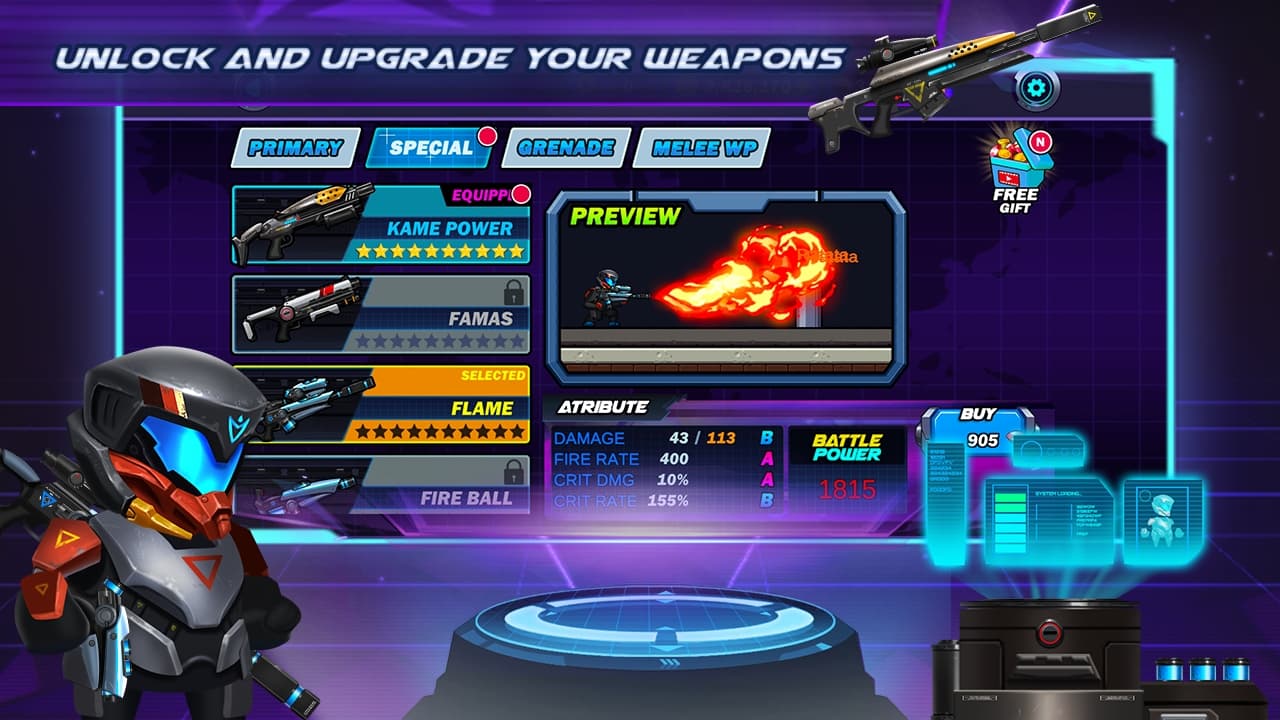
Task: Select the Kame Power weapon row
Action: [x=382, y=225]
